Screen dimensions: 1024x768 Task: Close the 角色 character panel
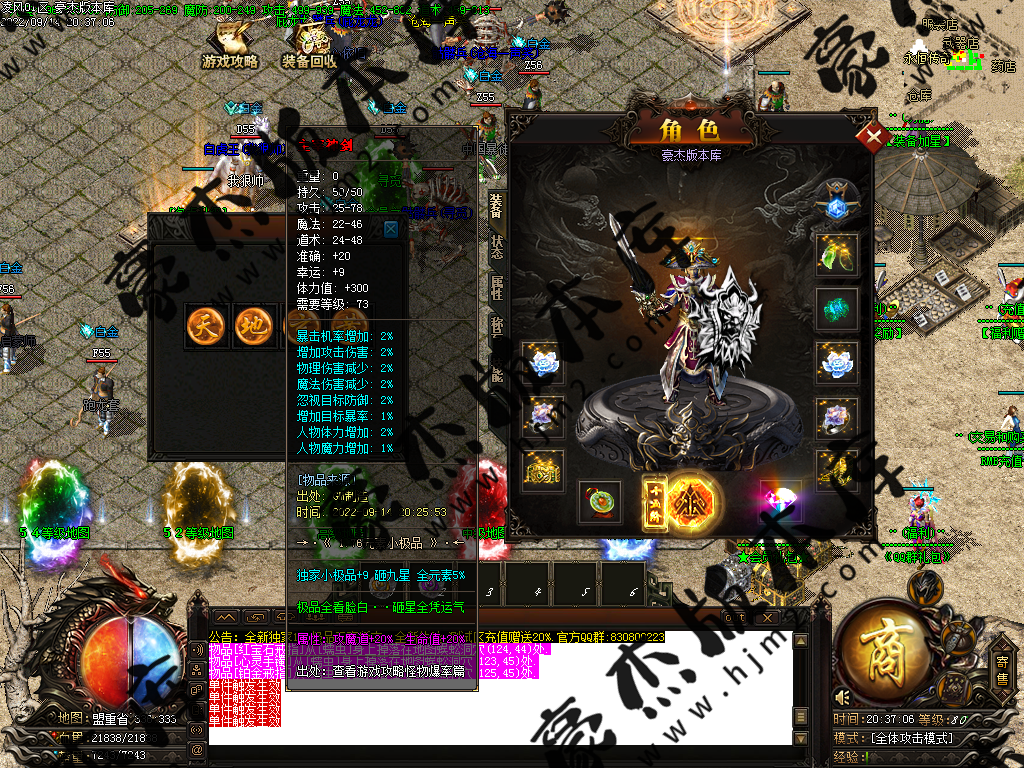(874, 136)
